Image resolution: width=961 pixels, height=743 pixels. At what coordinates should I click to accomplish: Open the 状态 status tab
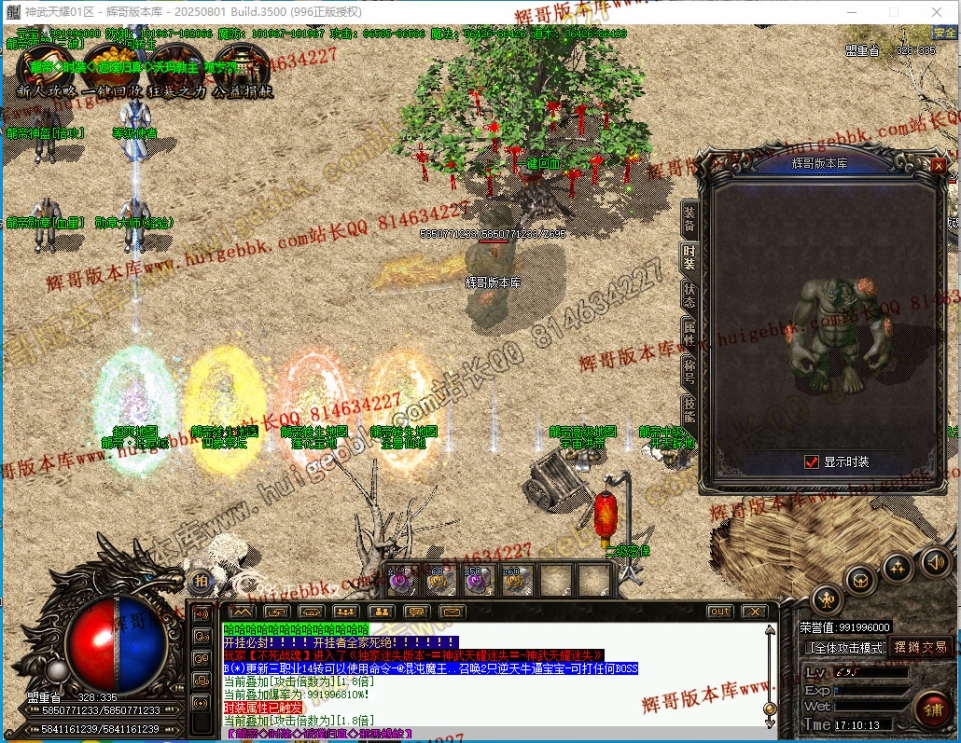(689, 294)
